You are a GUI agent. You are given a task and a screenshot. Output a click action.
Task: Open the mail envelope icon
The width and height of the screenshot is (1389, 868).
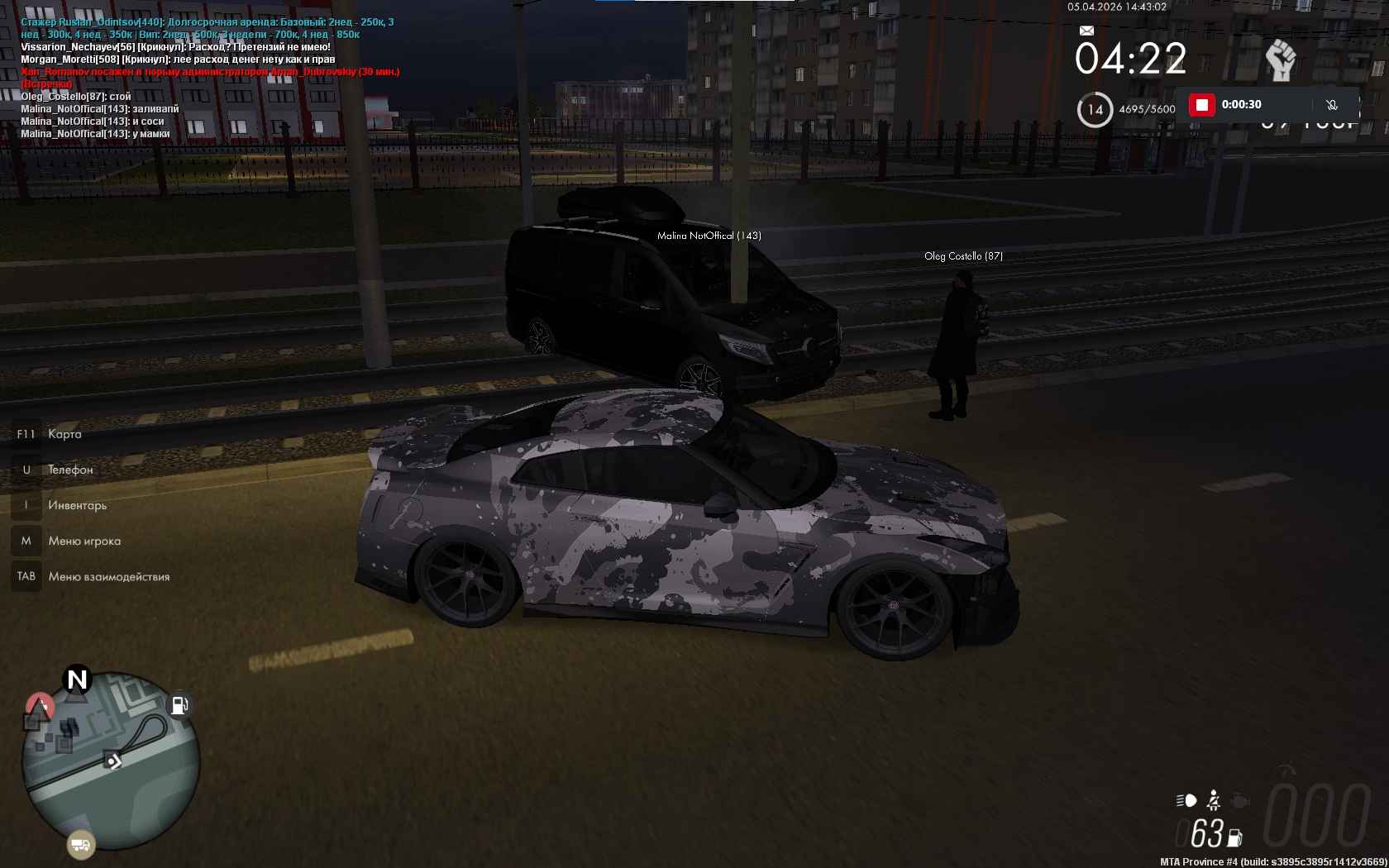click(x=1086, y=31)
